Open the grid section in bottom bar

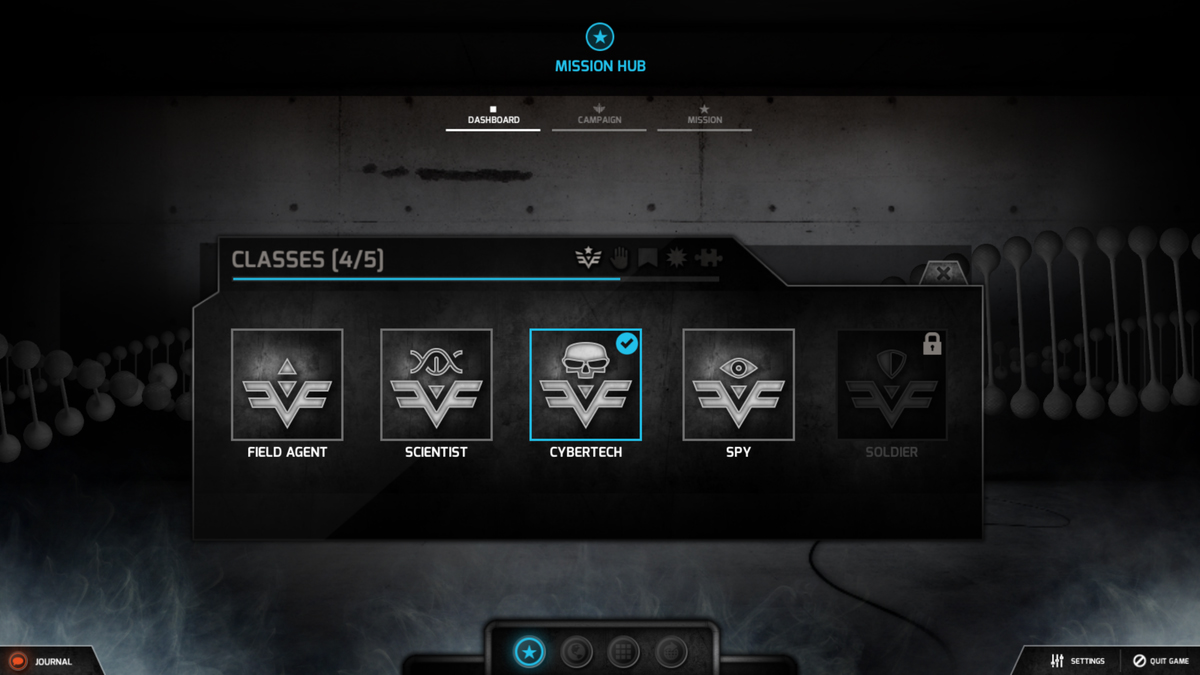tap(624, 653)
